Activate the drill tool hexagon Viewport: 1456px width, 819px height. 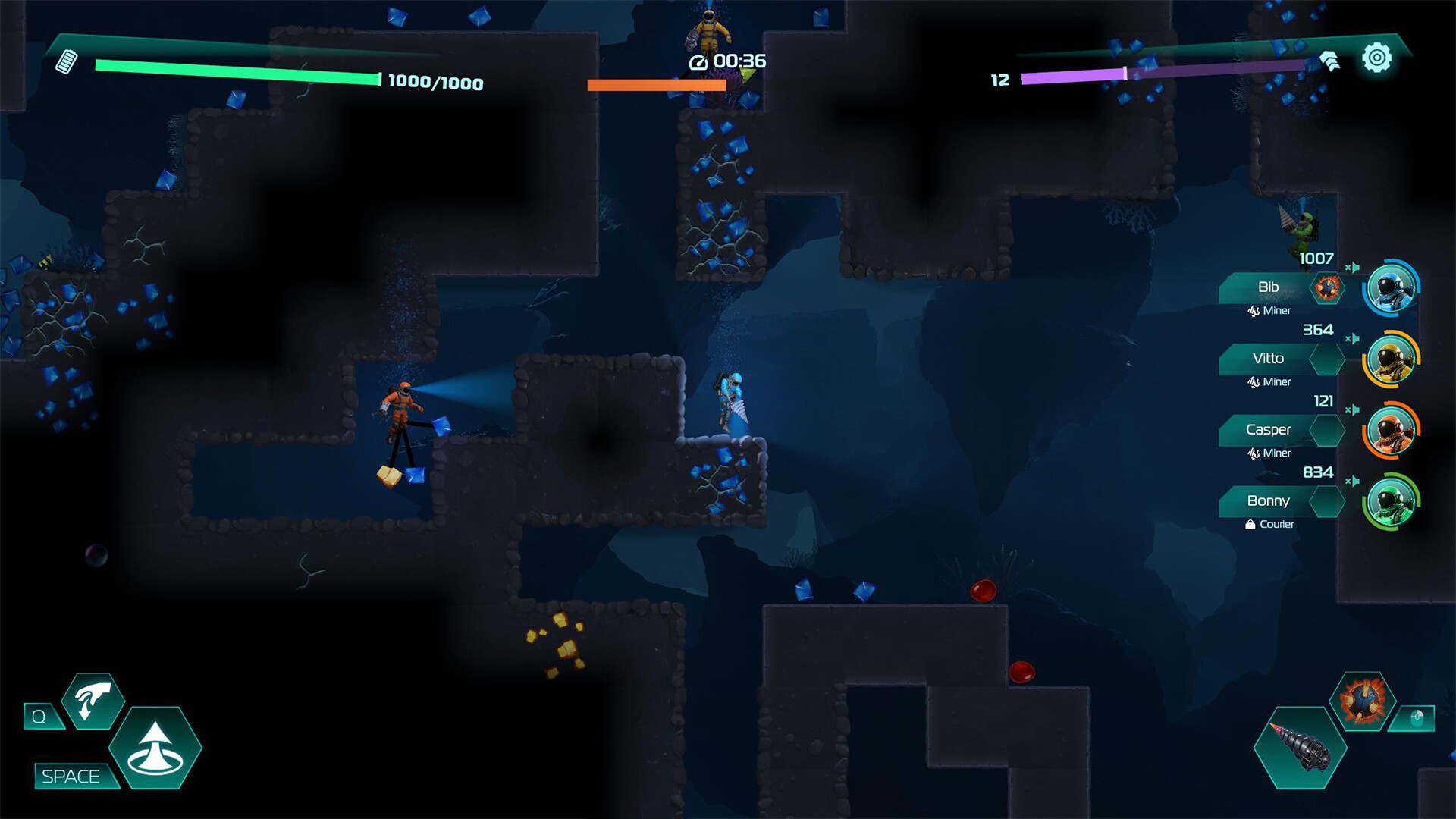tap(1300, 748)
